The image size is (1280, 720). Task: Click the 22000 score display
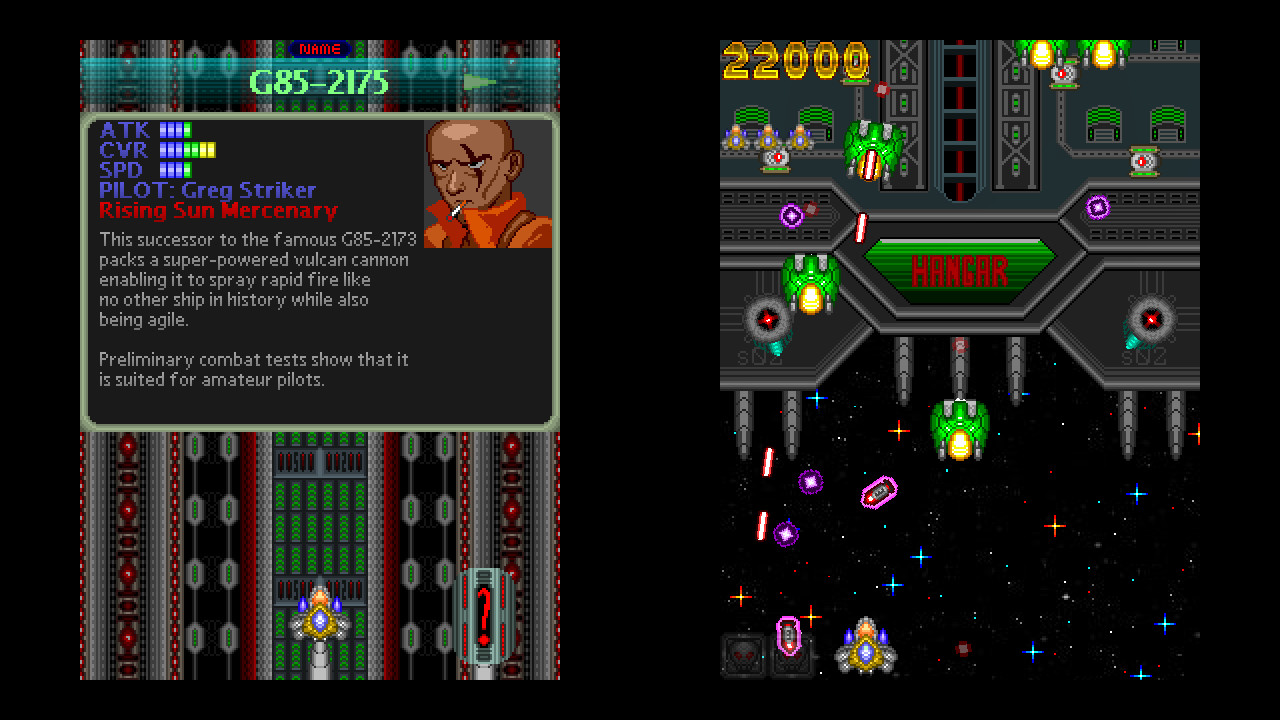(x=793, y=61)
